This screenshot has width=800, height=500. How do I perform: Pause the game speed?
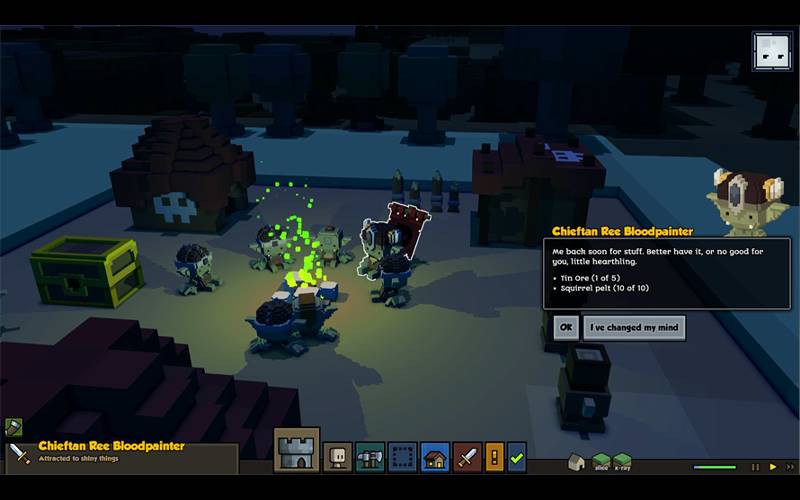755,466
